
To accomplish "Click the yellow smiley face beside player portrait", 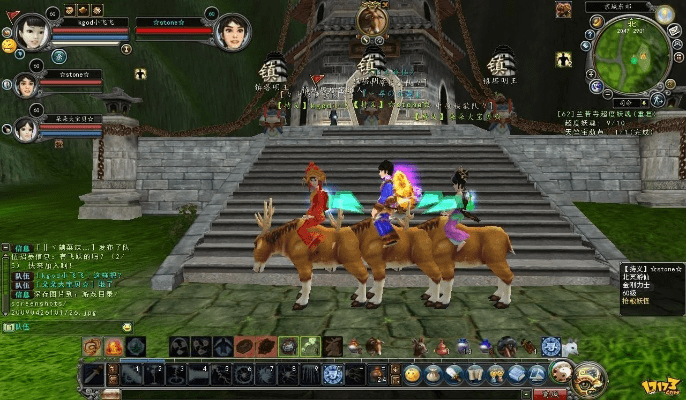I will (8, 46).
